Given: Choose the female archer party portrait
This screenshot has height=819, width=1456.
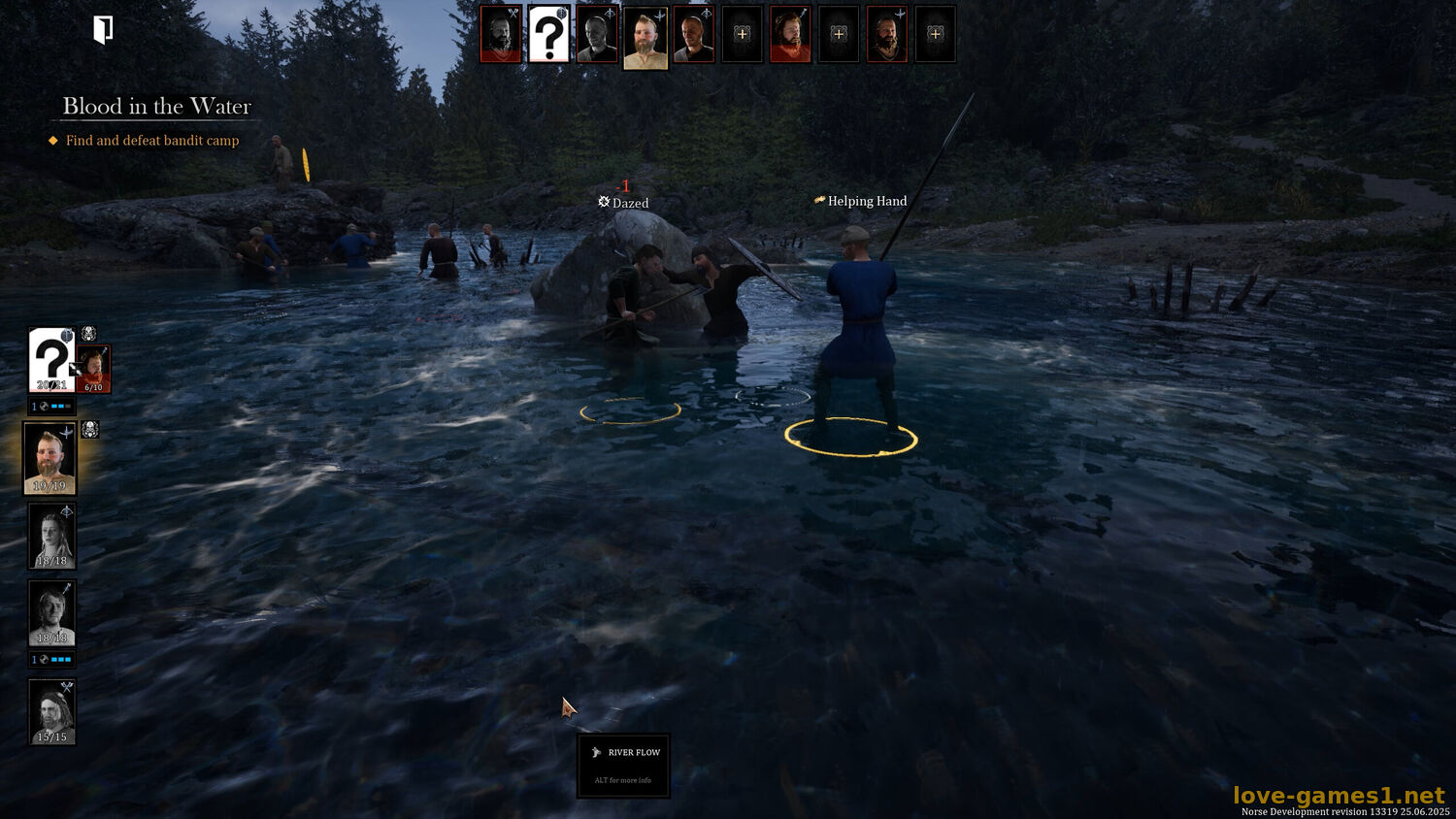Looking at the screenshot, I should tap(52, 536).
